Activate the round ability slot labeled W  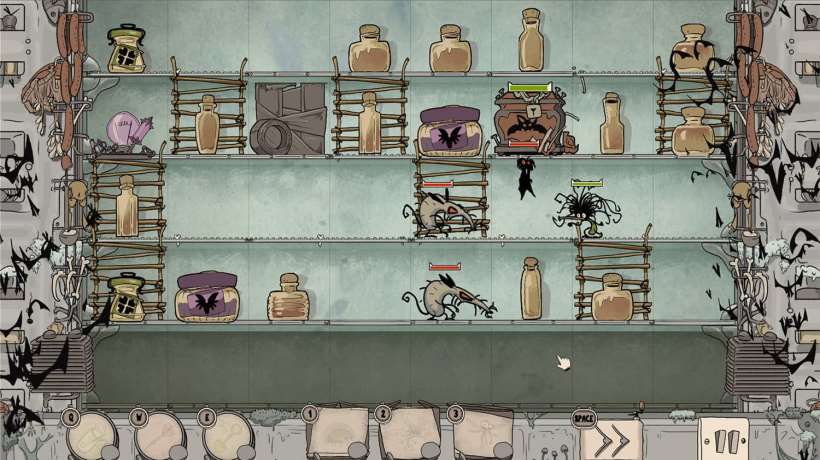point(159,436)
